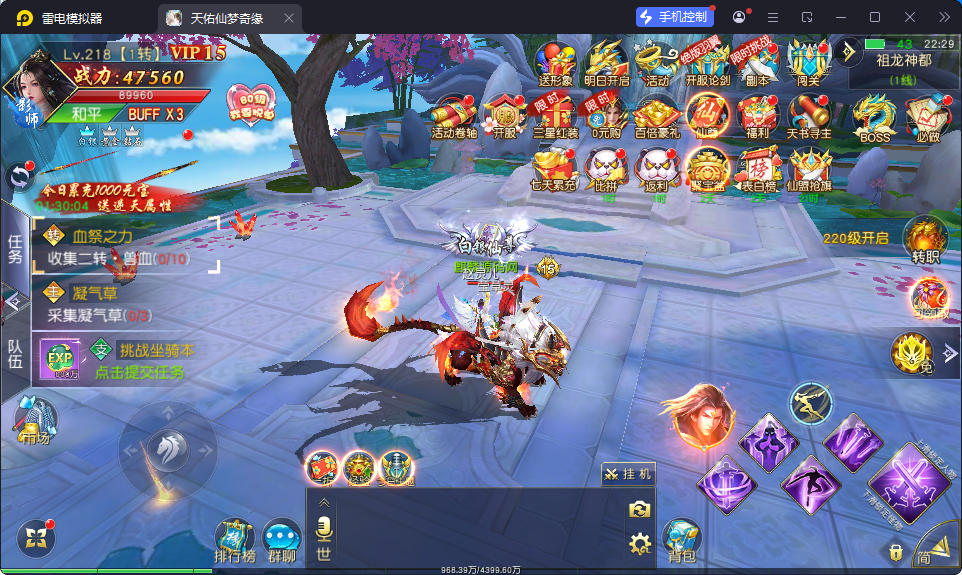Open the 七天累充 recharge event
This screenshot has width=962, height=575.
[x=553, y=168]
